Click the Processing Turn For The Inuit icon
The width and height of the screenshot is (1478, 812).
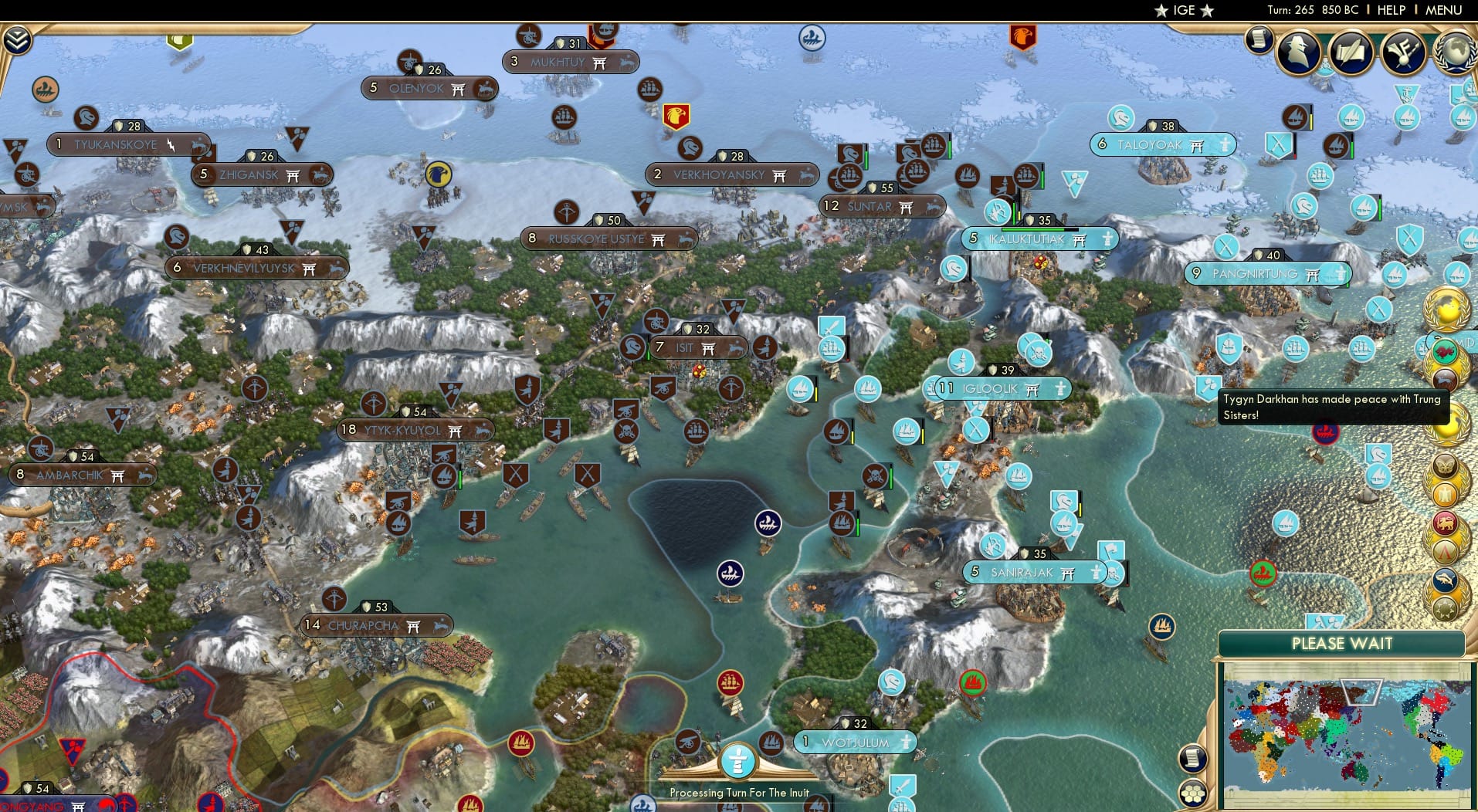pos(737,760)
